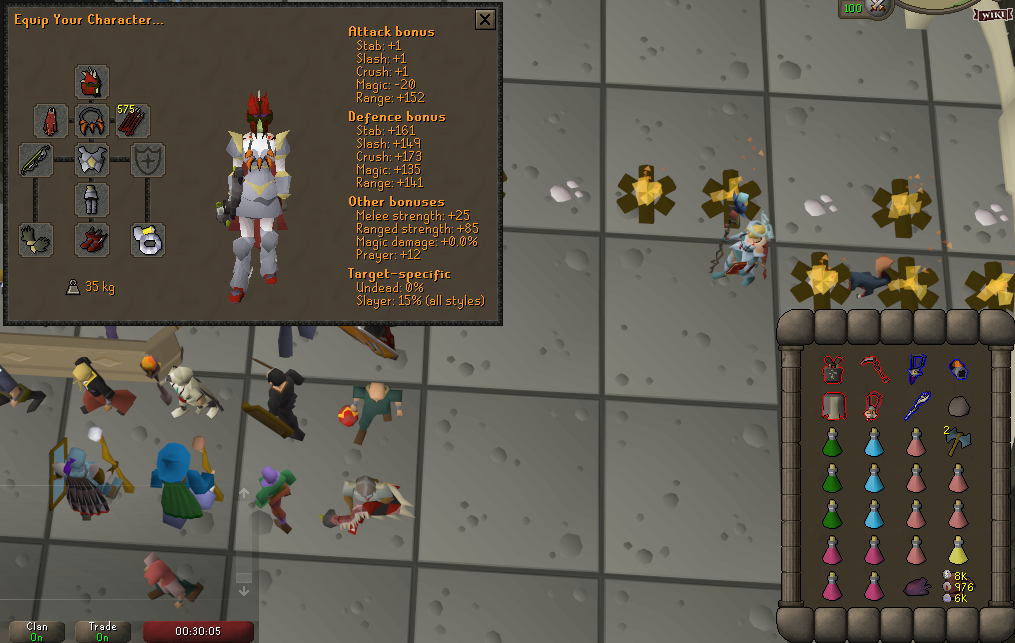Screen dimensions: 1015x643
Task: Toggle the Trade chat filter button
Action: click(102, 632)
